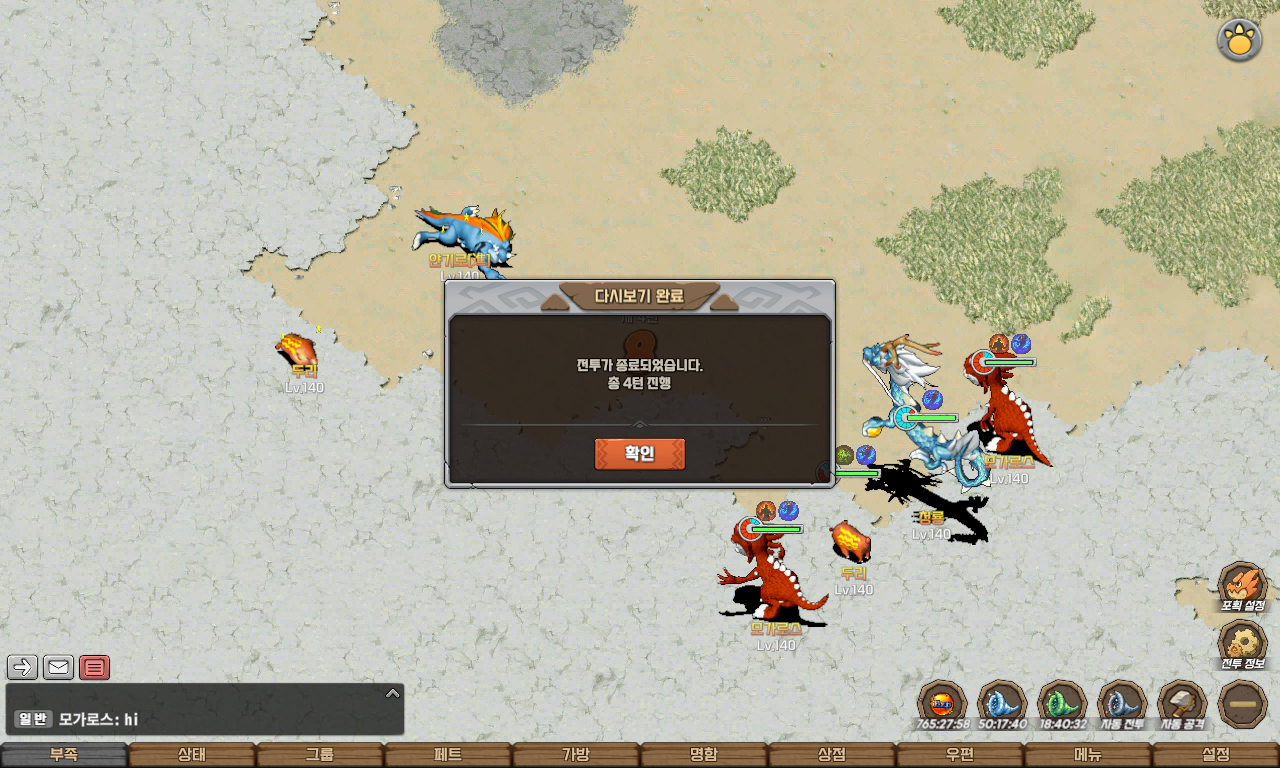The image size is (1280, 768).
Task: Open the 상태 status tab
Action: (192, 755)
